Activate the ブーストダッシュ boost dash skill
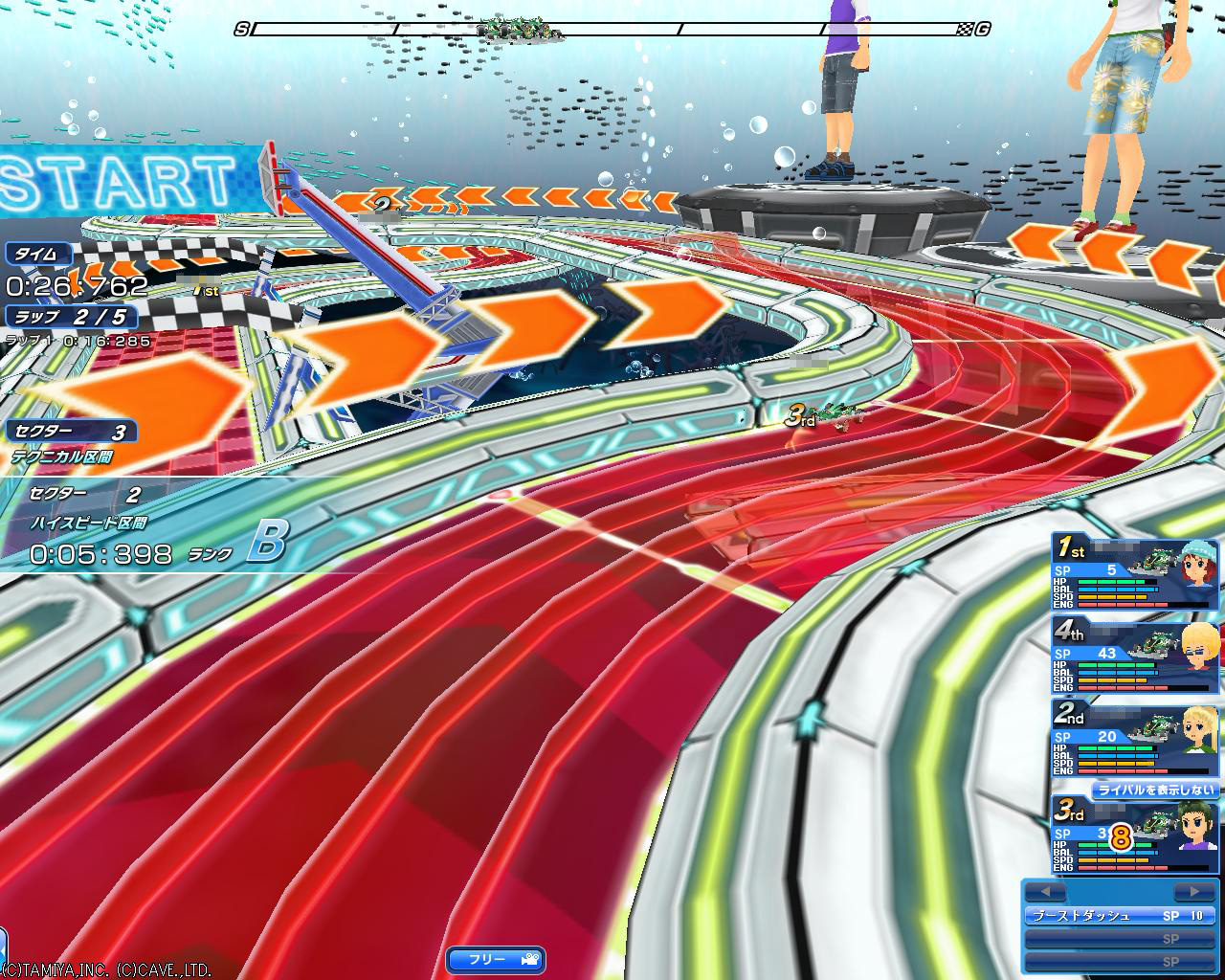 1120,916
